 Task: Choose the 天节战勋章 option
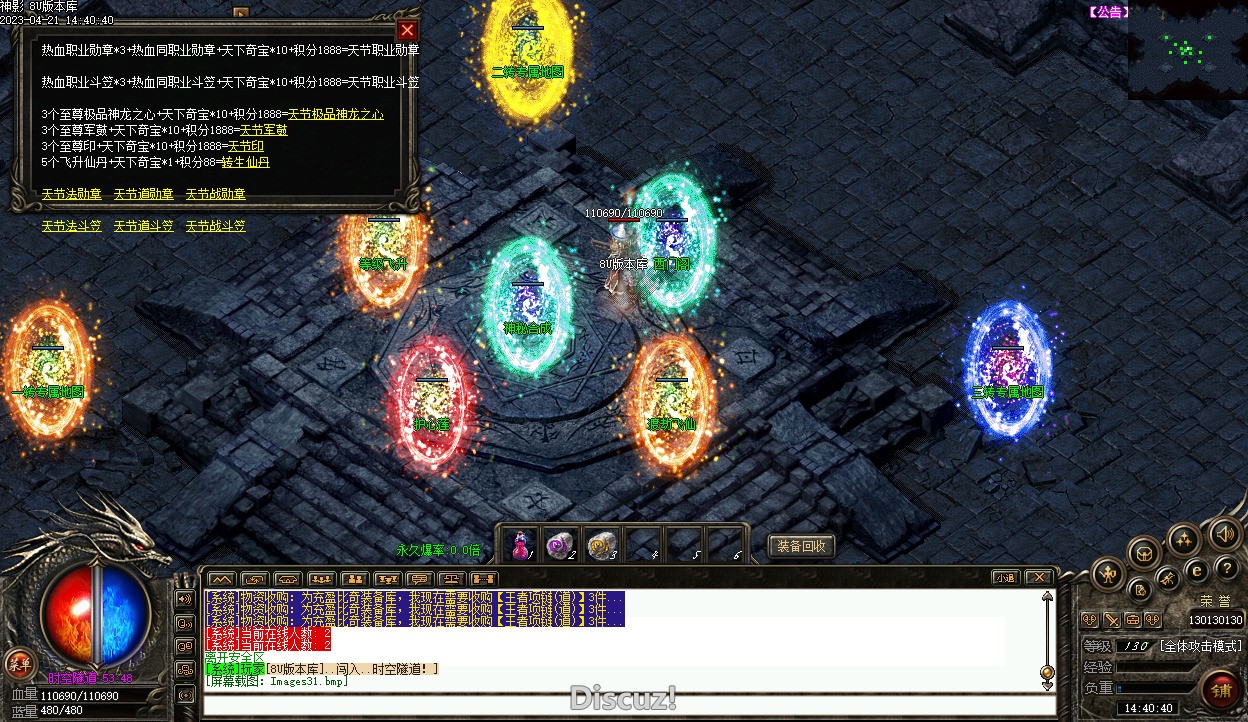point(215,194)
